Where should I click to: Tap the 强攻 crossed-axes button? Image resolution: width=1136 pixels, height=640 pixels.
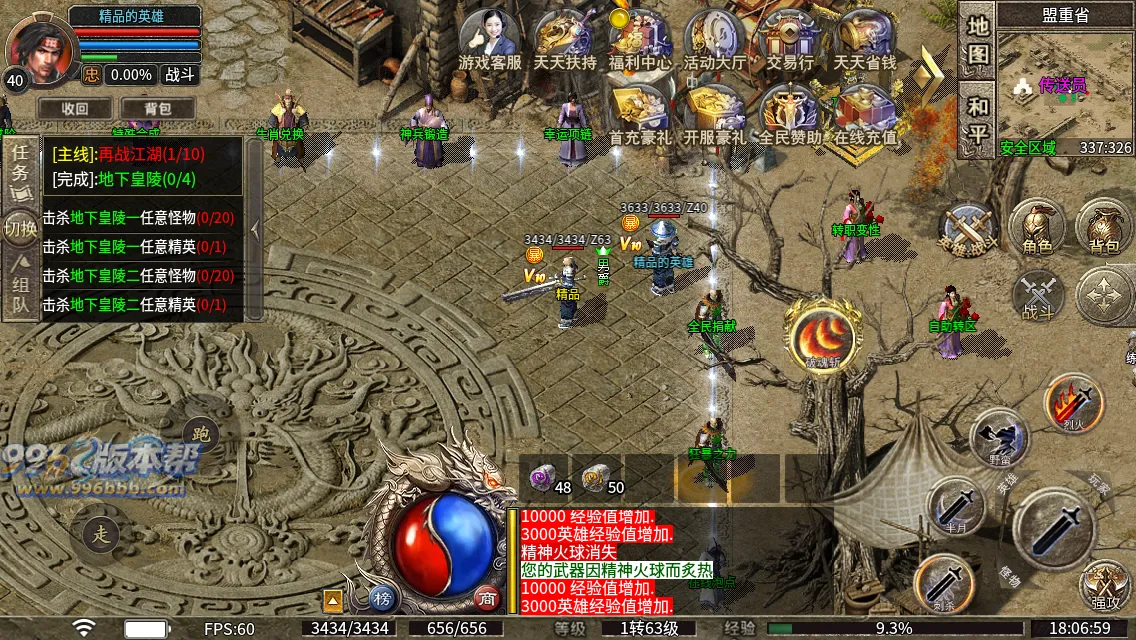(1106, 586)
